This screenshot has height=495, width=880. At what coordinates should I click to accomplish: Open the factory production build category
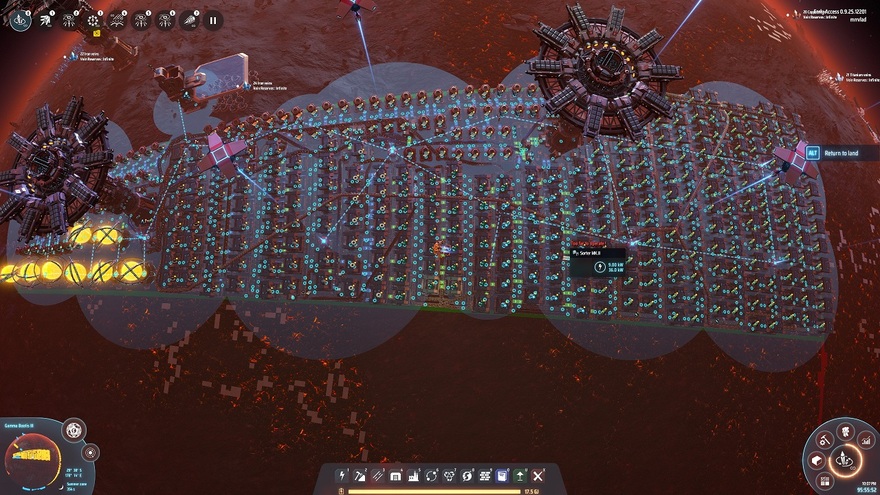click(414, 476)
